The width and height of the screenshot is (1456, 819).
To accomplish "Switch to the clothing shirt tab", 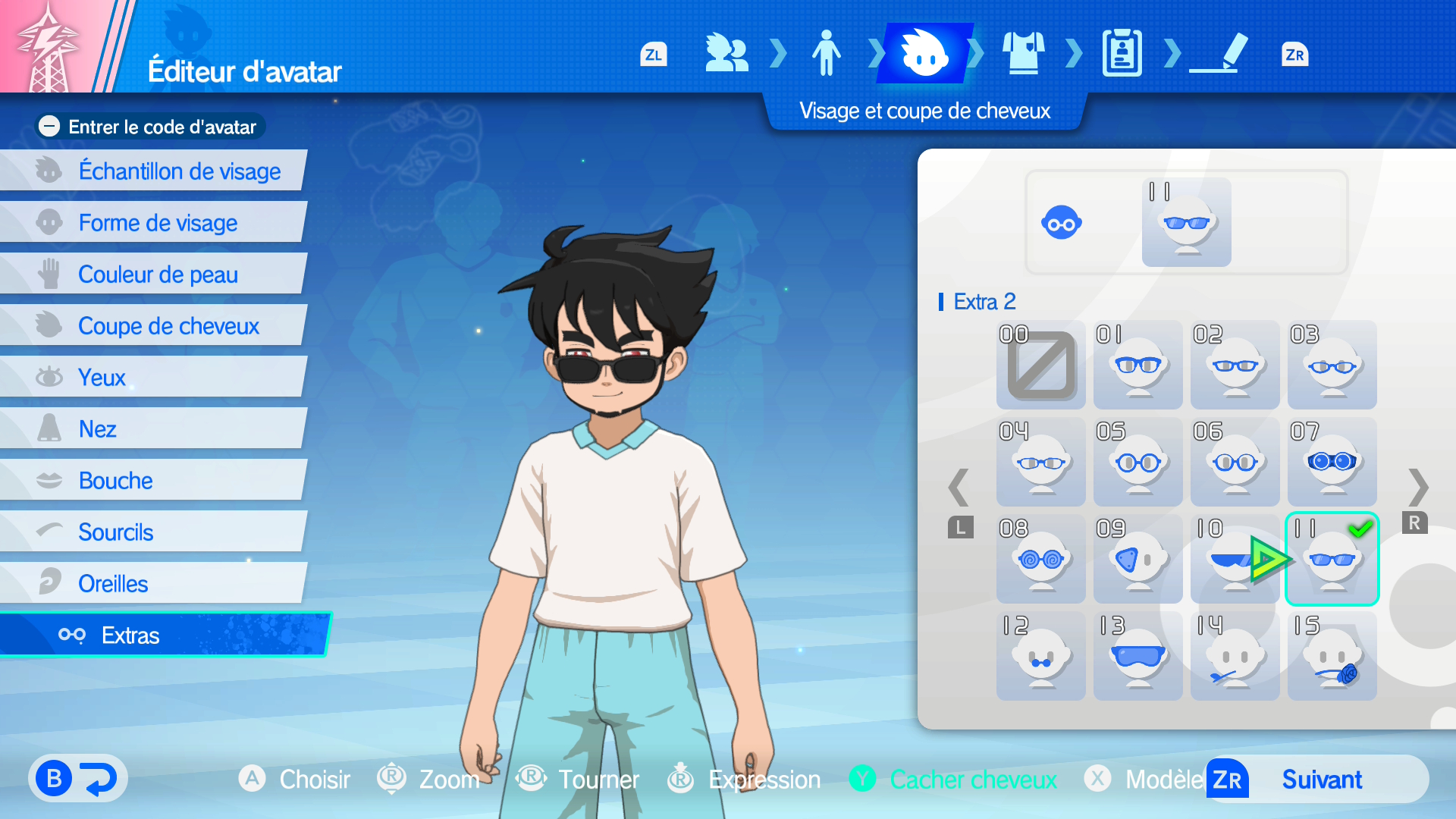I will pos(1023,53).
